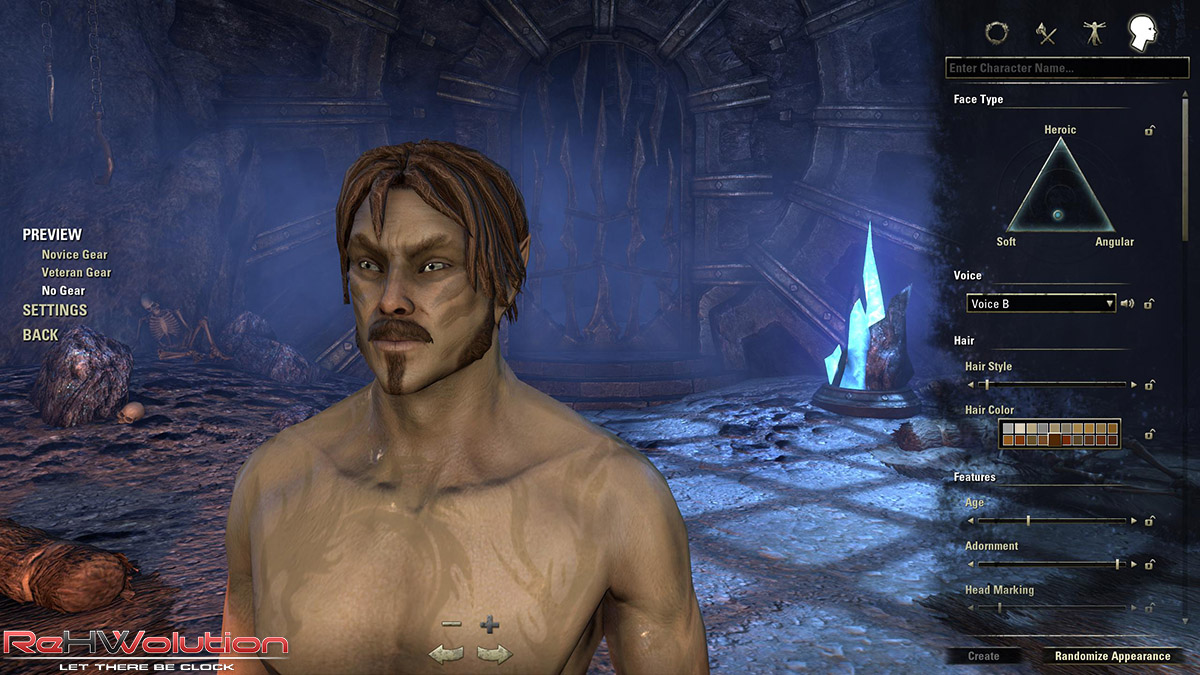Open the Voice B dropdown
The width and height of the screenshot is (1200, 675).
click(1041, 303)
